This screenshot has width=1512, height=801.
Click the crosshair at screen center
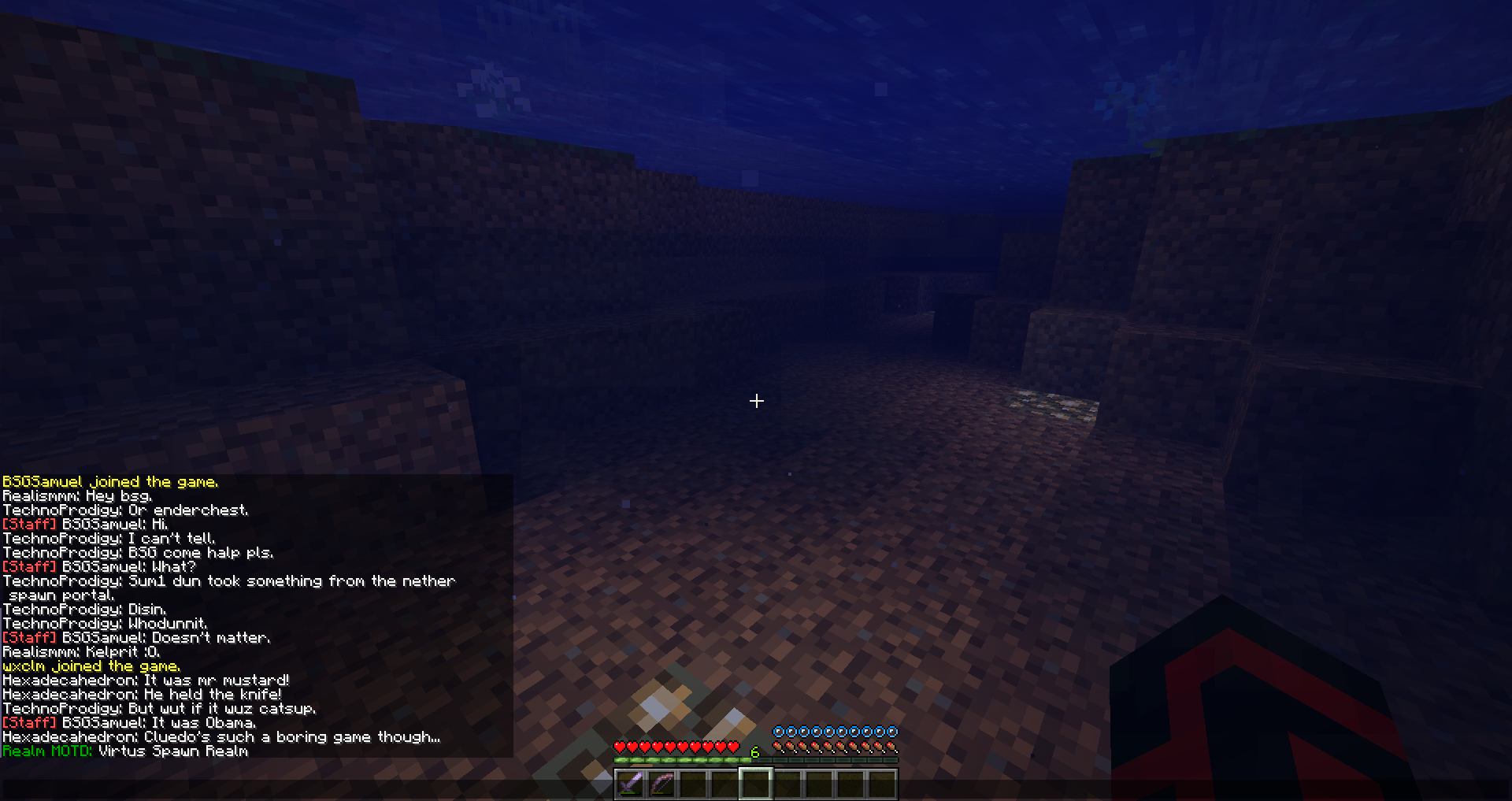click(756, 402)
